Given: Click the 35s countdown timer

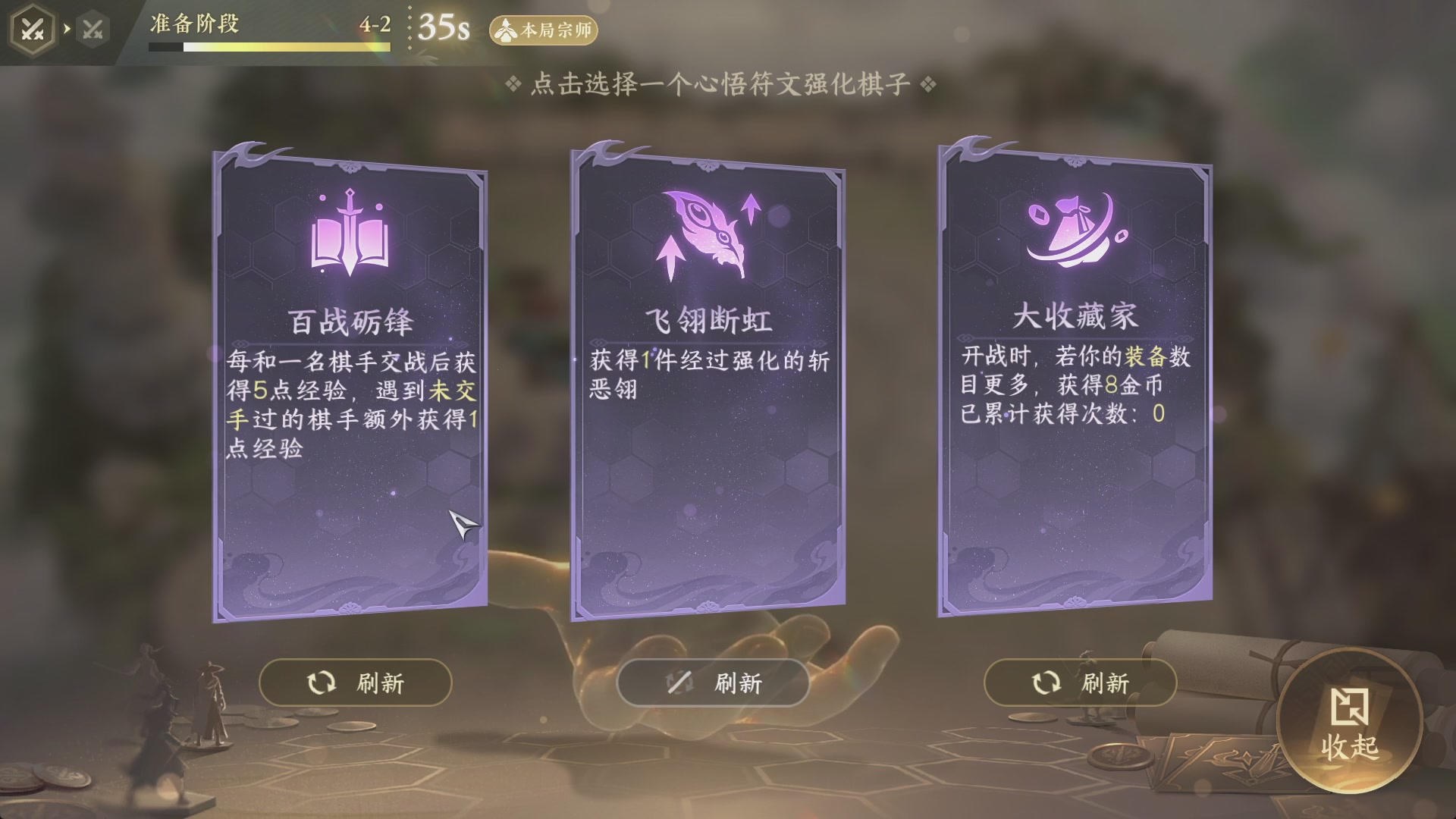Looking at the screenshot, I should [443, 29].
